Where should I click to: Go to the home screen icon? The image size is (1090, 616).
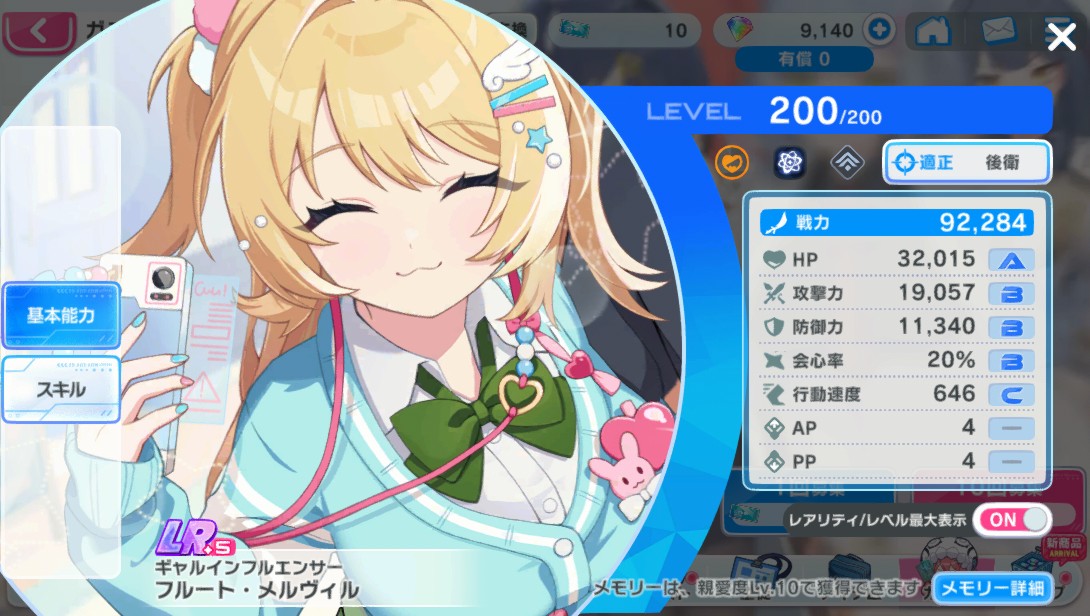tap(932, 31)
